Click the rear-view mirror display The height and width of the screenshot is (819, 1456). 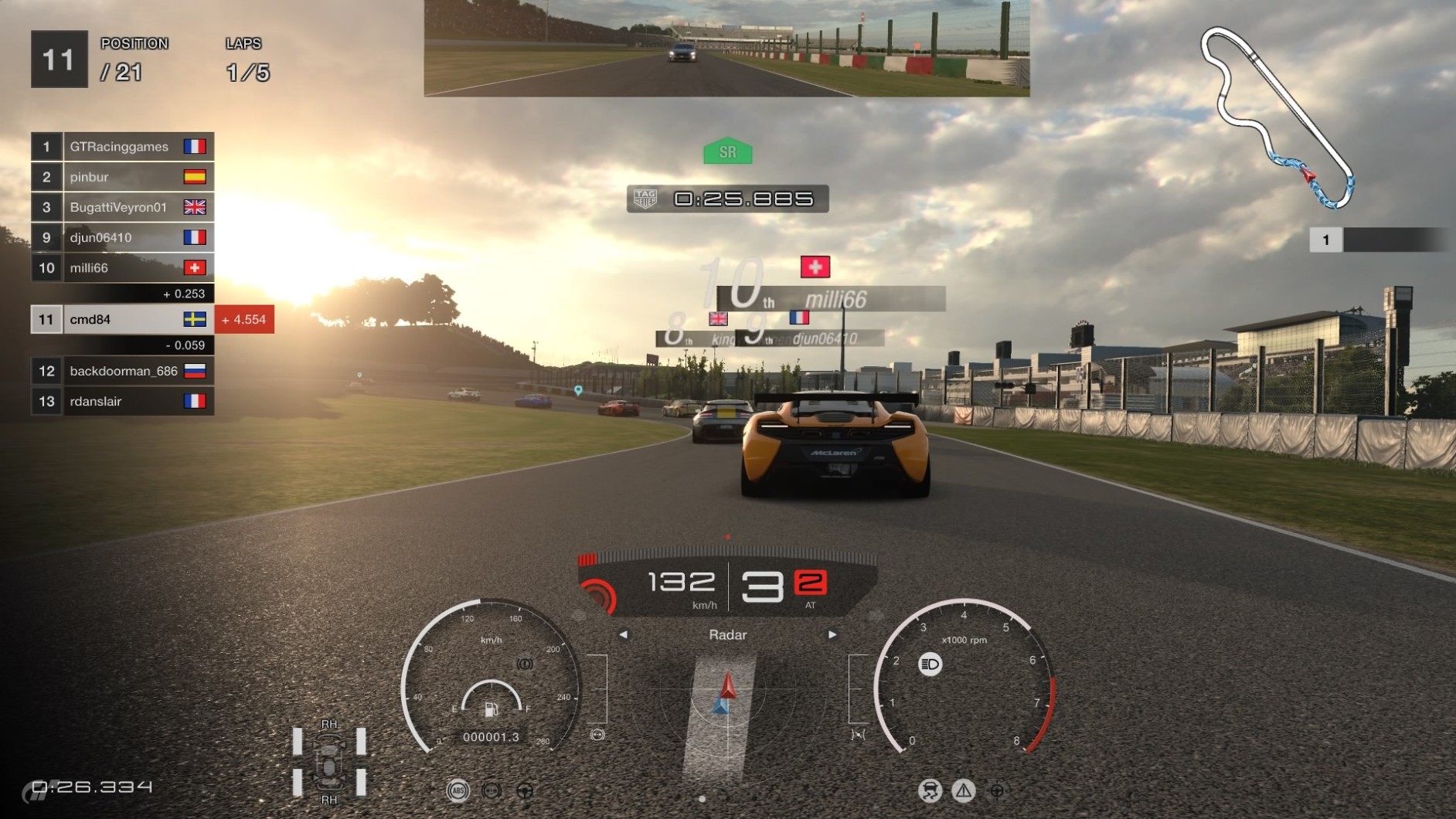coord(726,48)
